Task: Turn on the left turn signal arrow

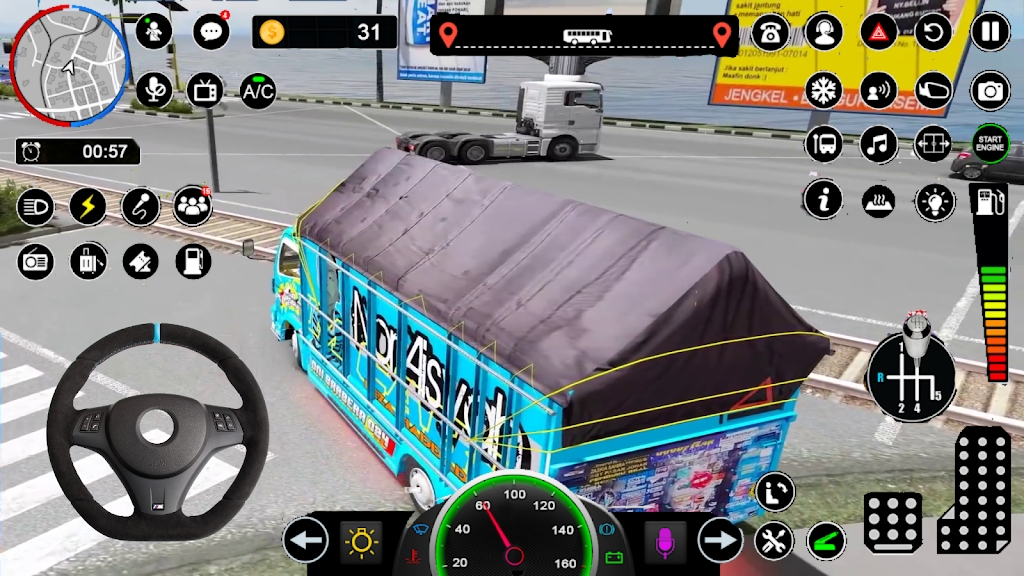Action: (306, 541)
